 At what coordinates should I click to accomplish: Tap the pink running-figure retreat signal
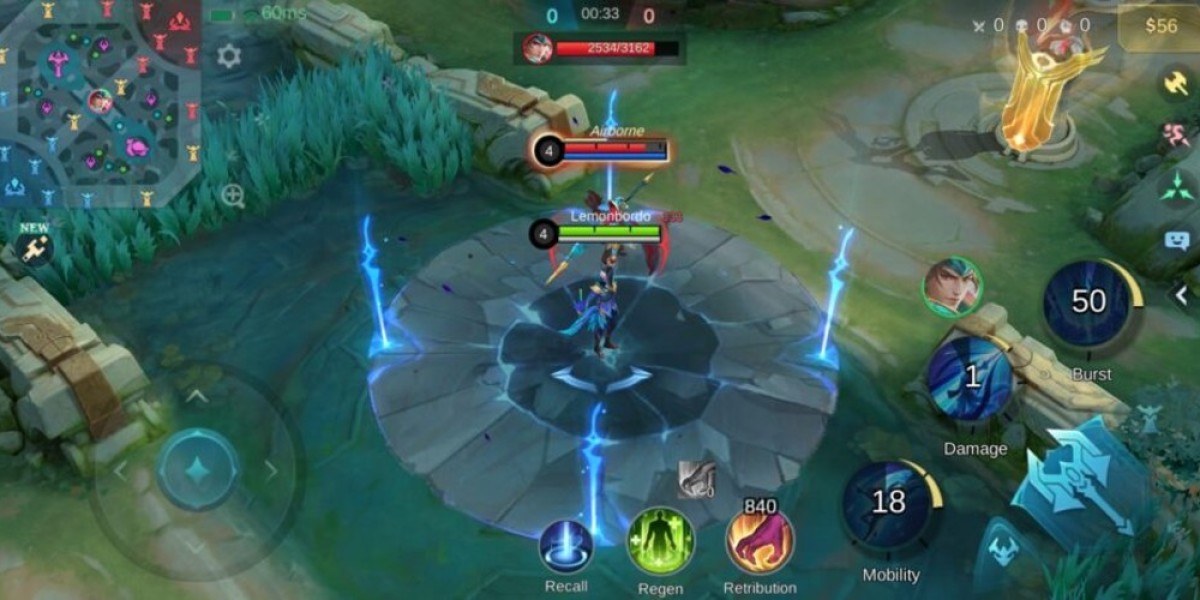pyautogui.click(x=1176, y=136)
